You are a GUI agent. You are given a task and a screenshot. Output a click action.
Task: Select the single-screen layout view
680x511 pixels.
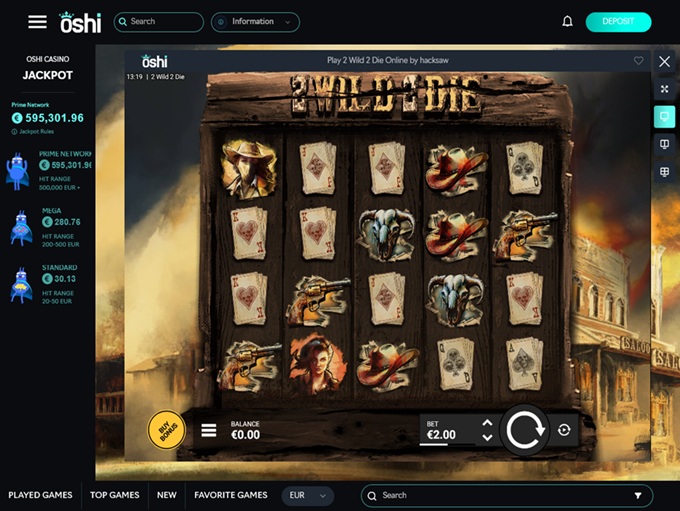[x=665, y=117]
